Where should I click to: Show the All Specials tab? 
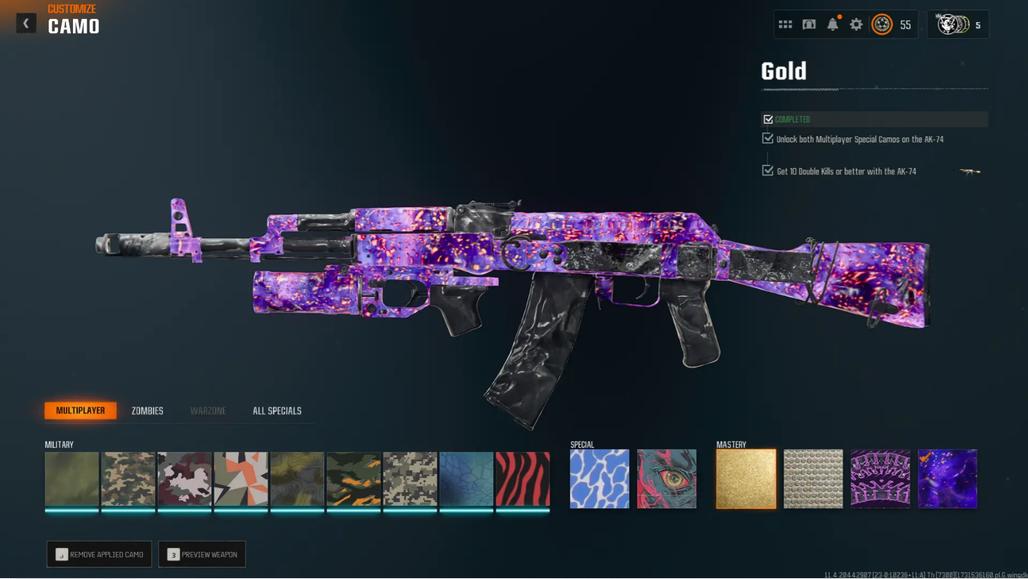pyautogui.click(x=277, y=410)
